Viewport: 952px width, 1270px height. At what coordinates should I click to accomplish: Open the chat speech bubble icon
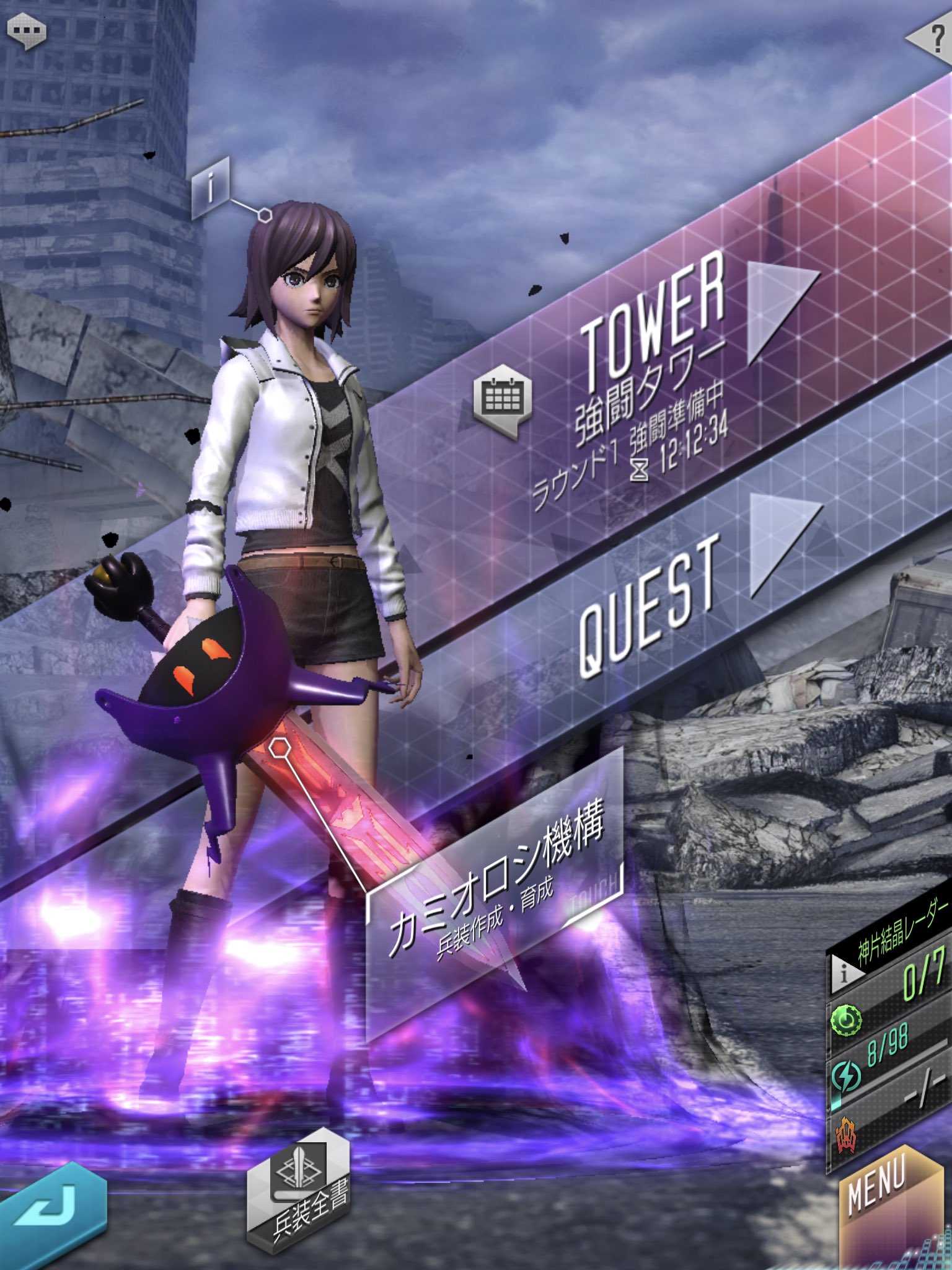pos(26,31)
